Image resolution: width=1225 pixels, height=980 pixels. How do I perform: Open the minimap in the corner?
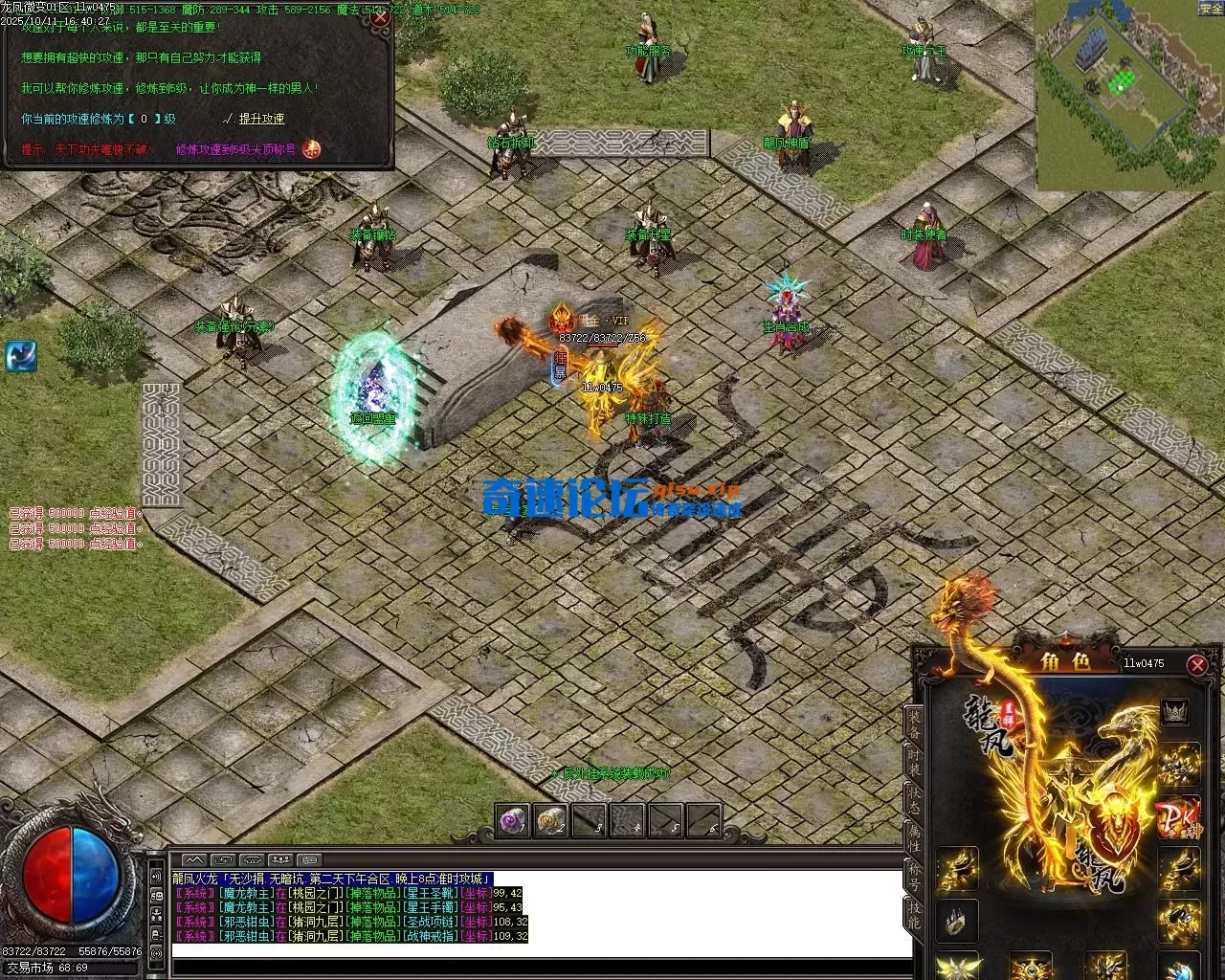click(1128, 96)
